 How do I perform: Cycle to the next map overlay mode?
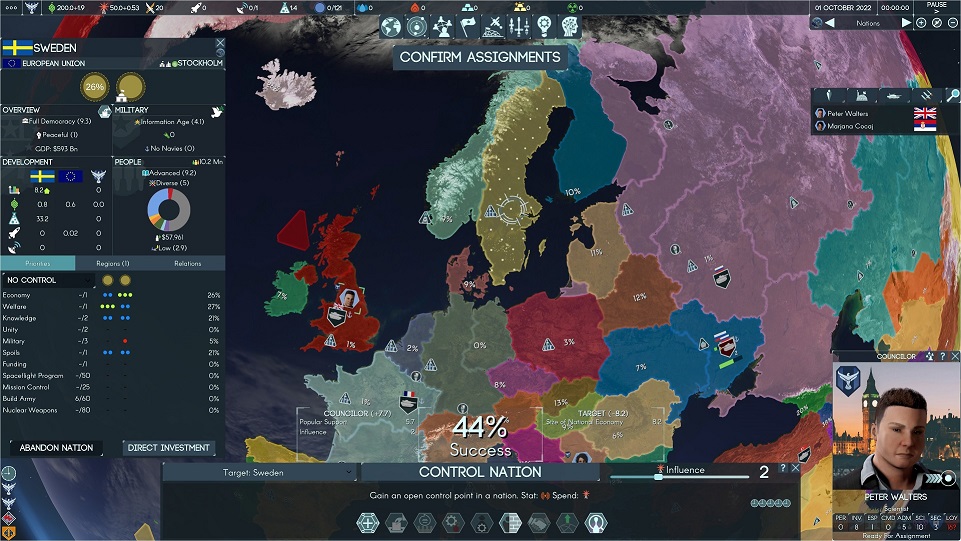pyautogui.click(x=906, y=23)
